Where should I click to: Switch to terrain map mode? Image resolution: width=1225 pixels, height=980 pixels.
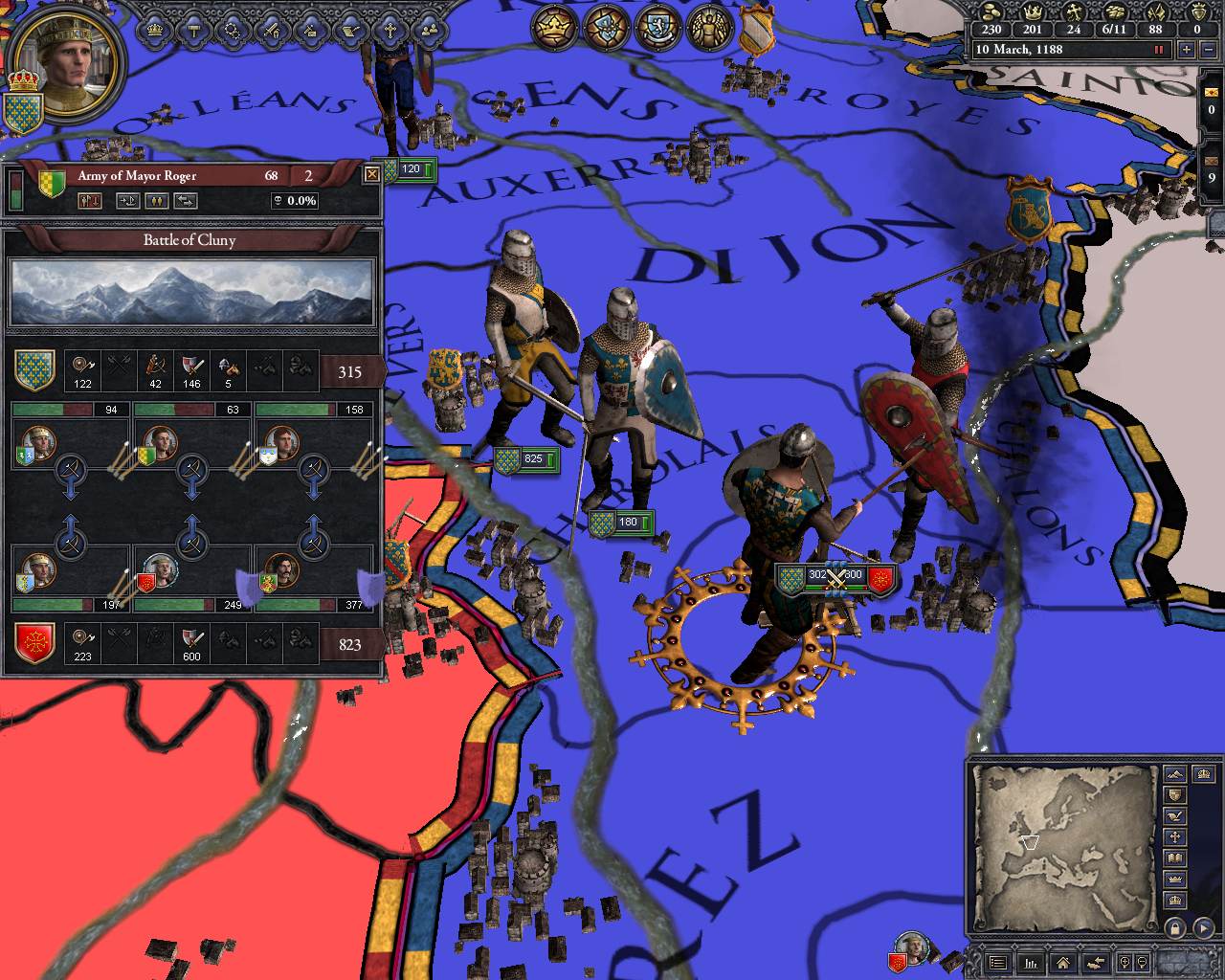point(1175,773)
